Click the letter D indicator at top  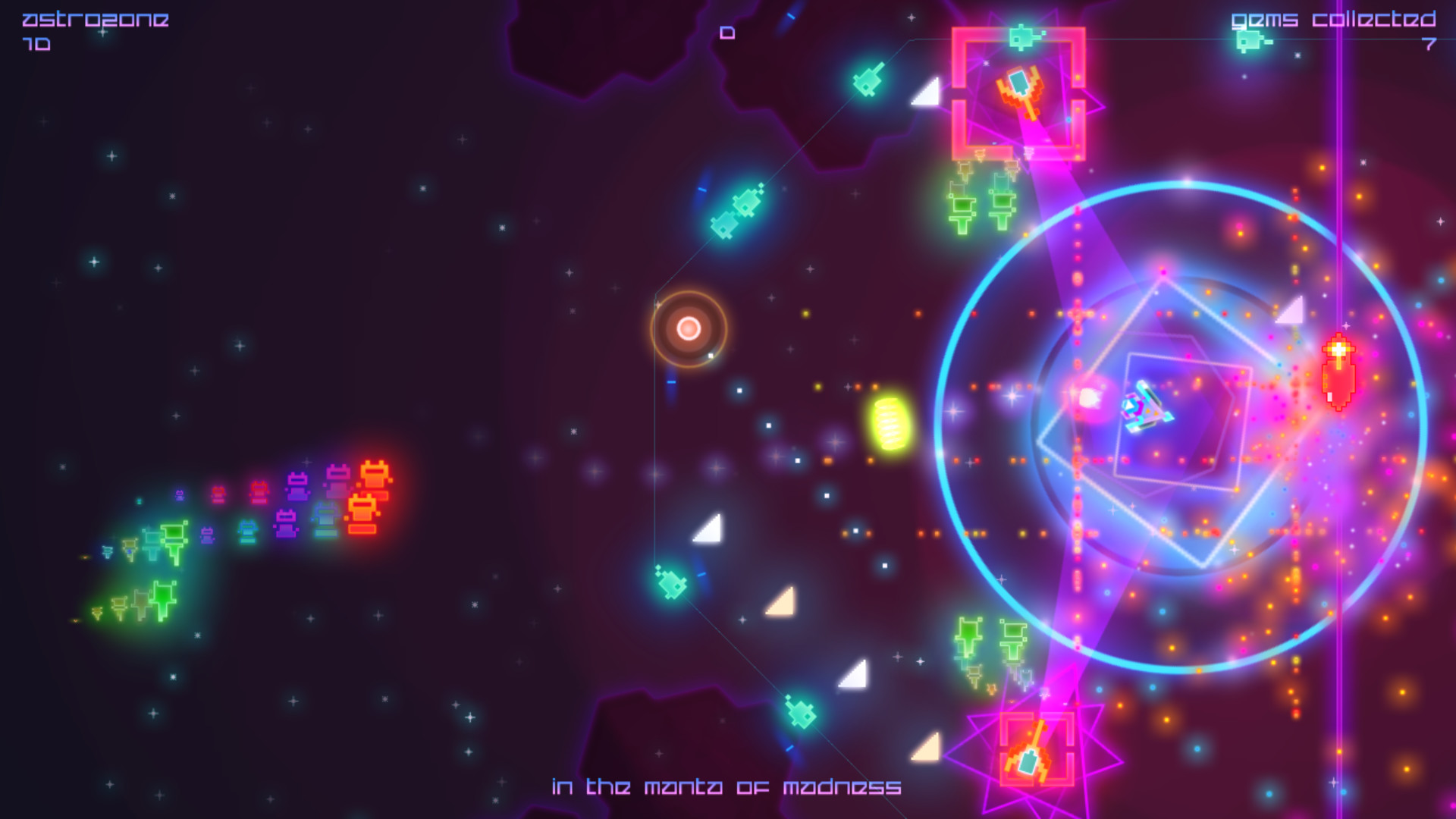point(726,33)
